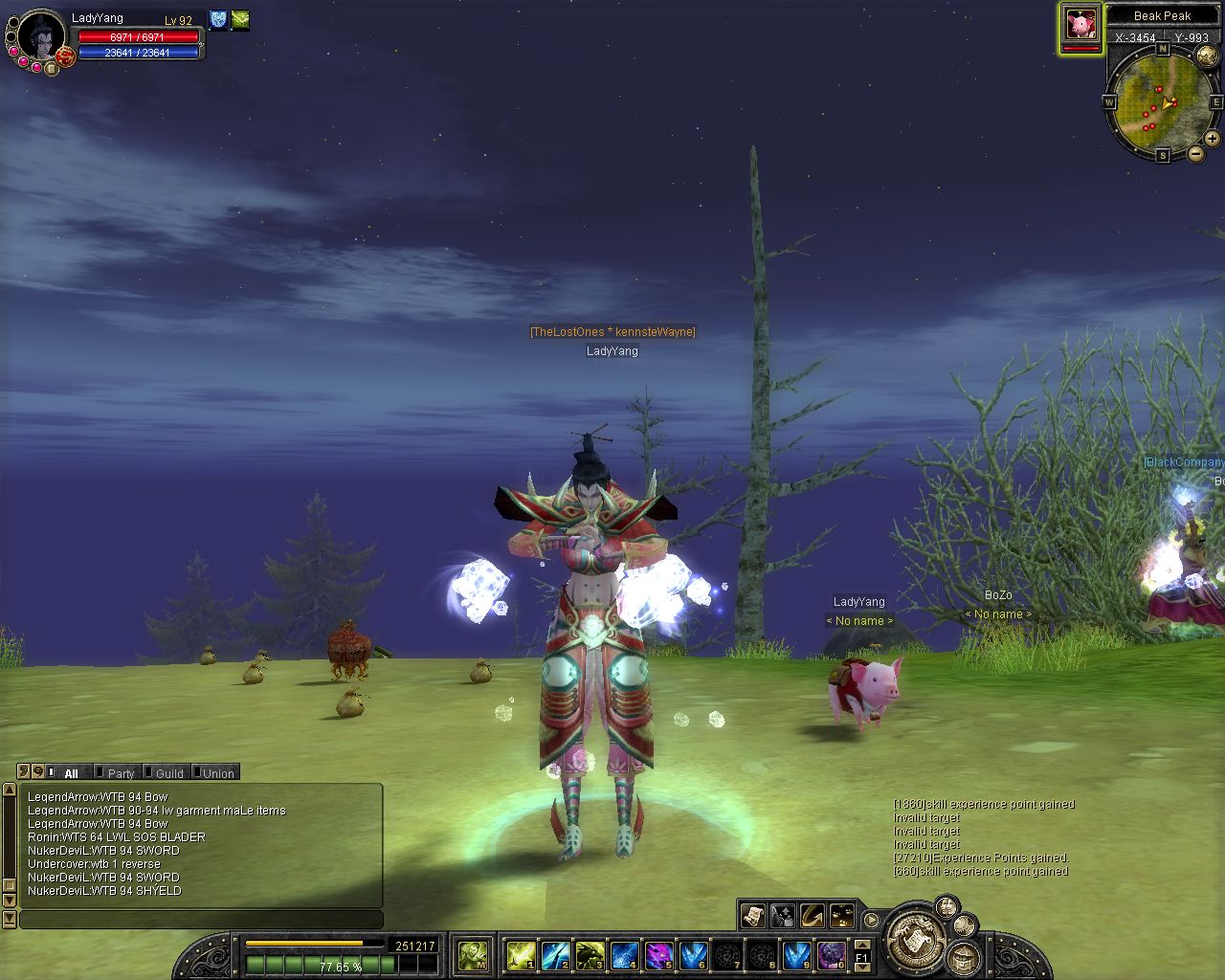The width and height of the screenshot is (1225, 980).
Task: Open the world map globe button
Action: (1208, 57)
